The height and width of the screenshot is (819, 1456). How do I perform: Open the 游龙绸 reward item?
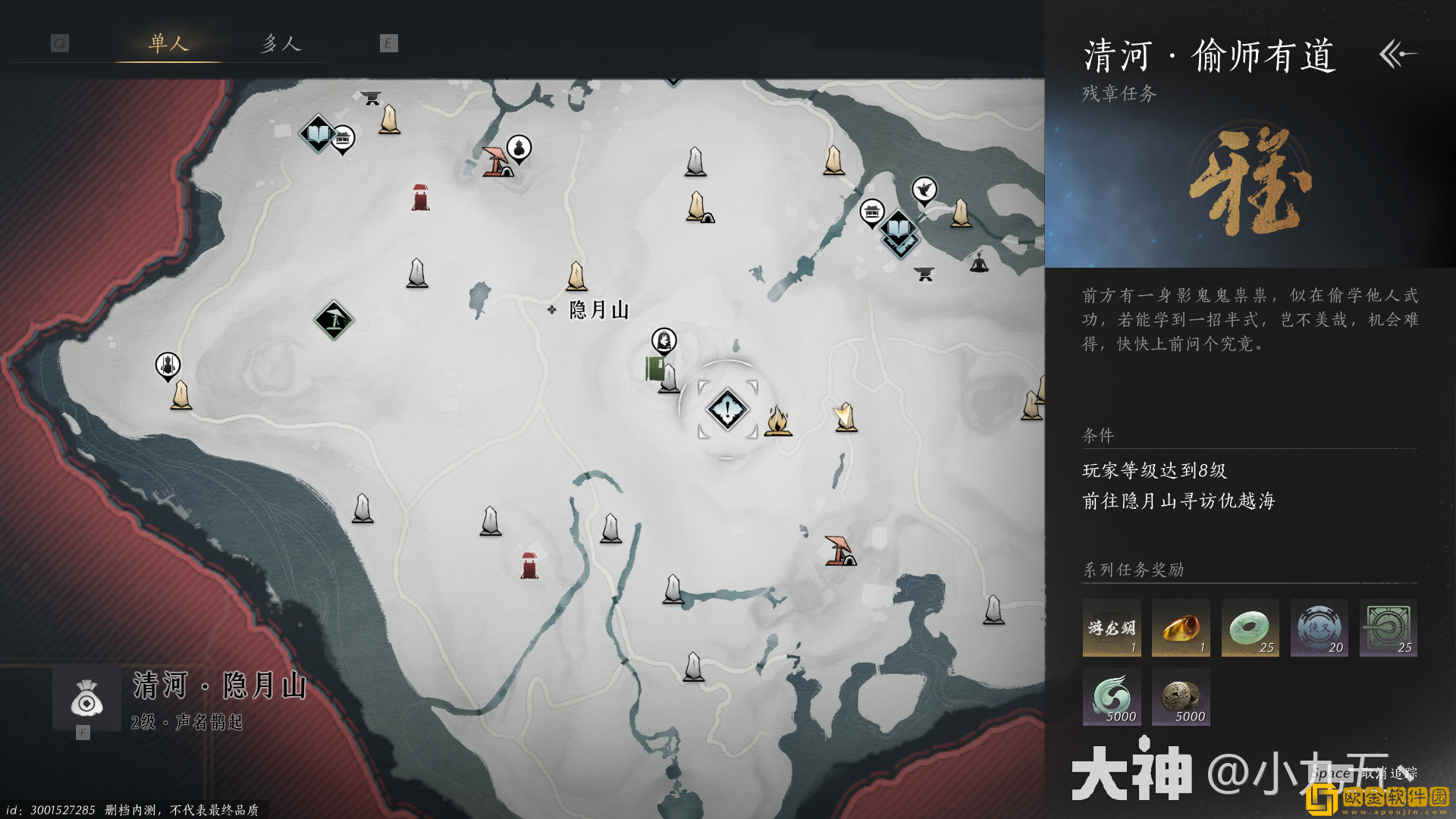point(1111,628)
